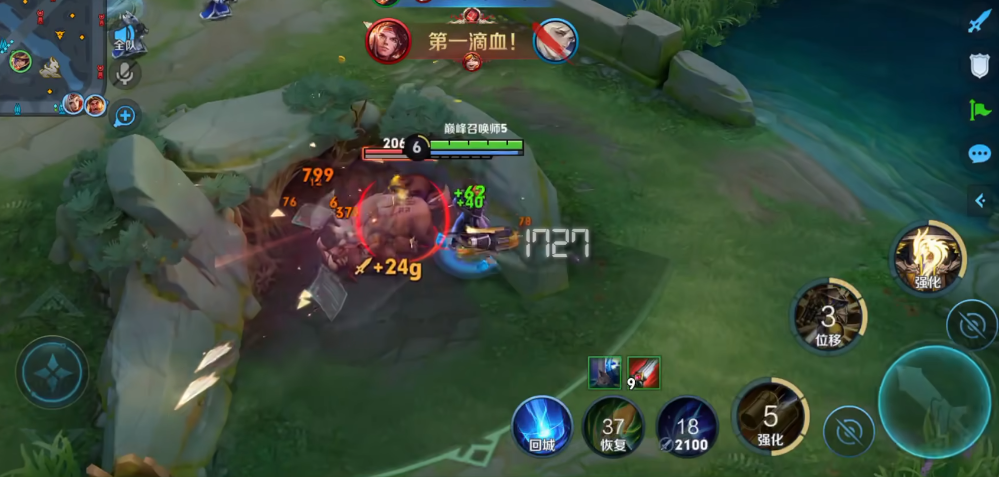999x477 pixels.
Task: Select the red sword item icon
Action: coord(644,372)
